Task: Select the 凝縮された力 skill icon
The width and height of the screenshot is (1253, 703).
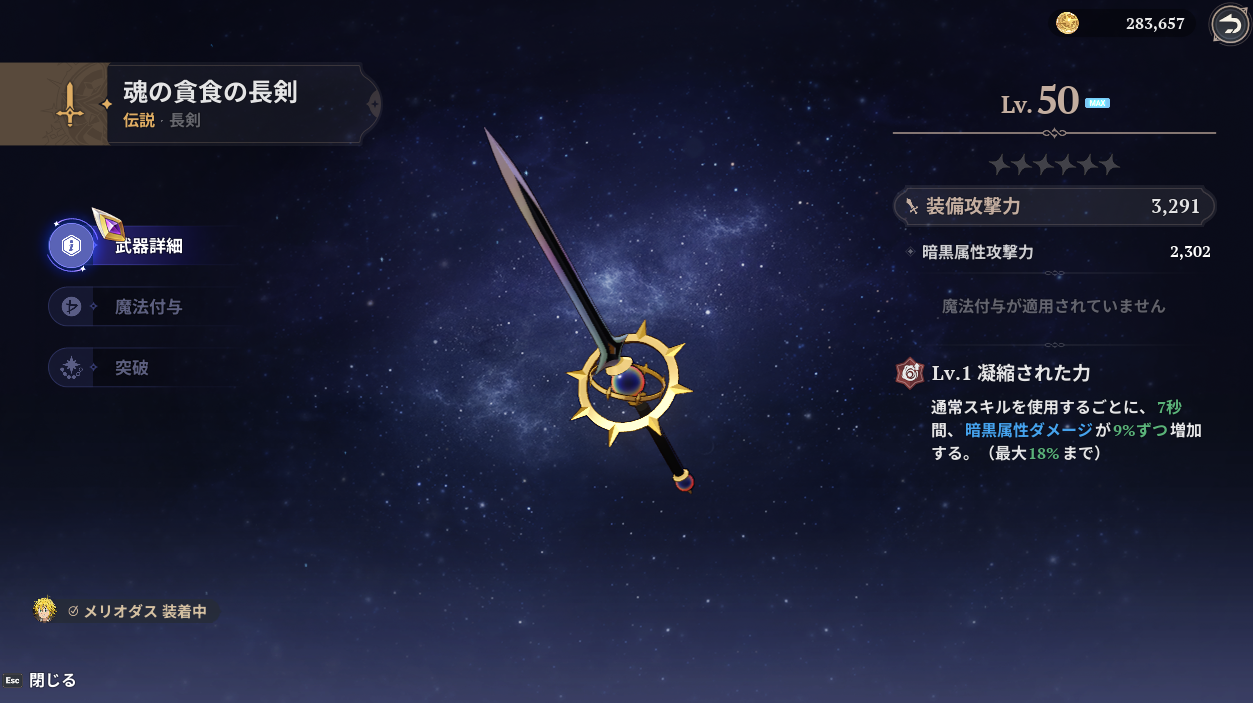Action: pos(910,373)
